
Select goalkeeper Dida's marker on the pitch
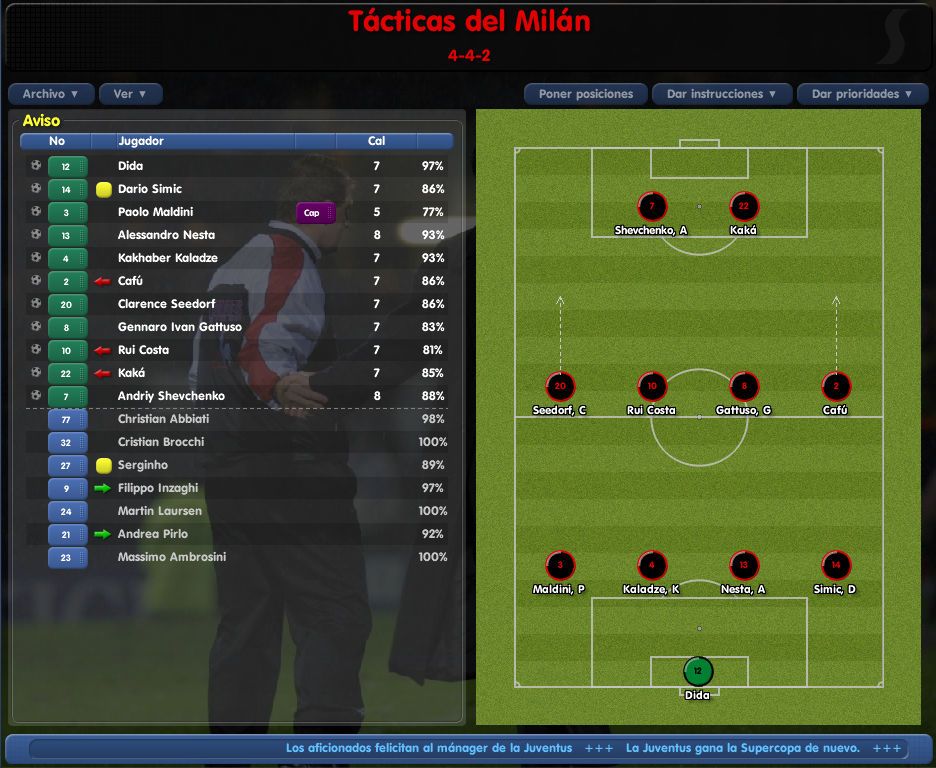tap(698, 671)
